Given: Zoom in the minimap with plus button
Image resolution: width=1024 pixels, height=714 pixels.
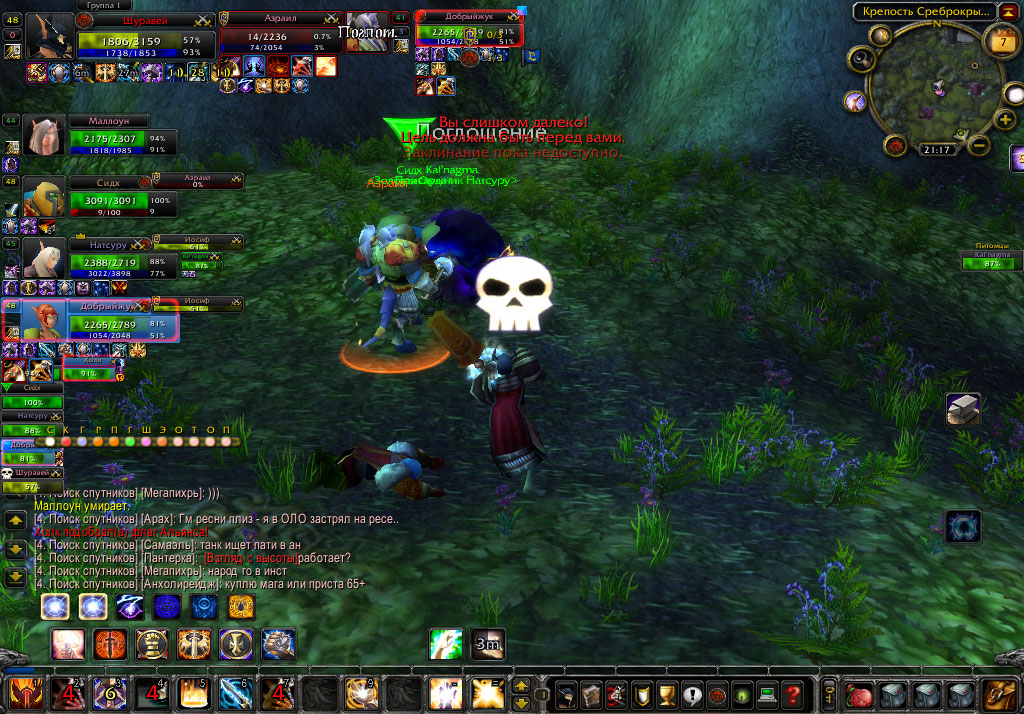Looking at the screenshot, I should pos(1006,120).
